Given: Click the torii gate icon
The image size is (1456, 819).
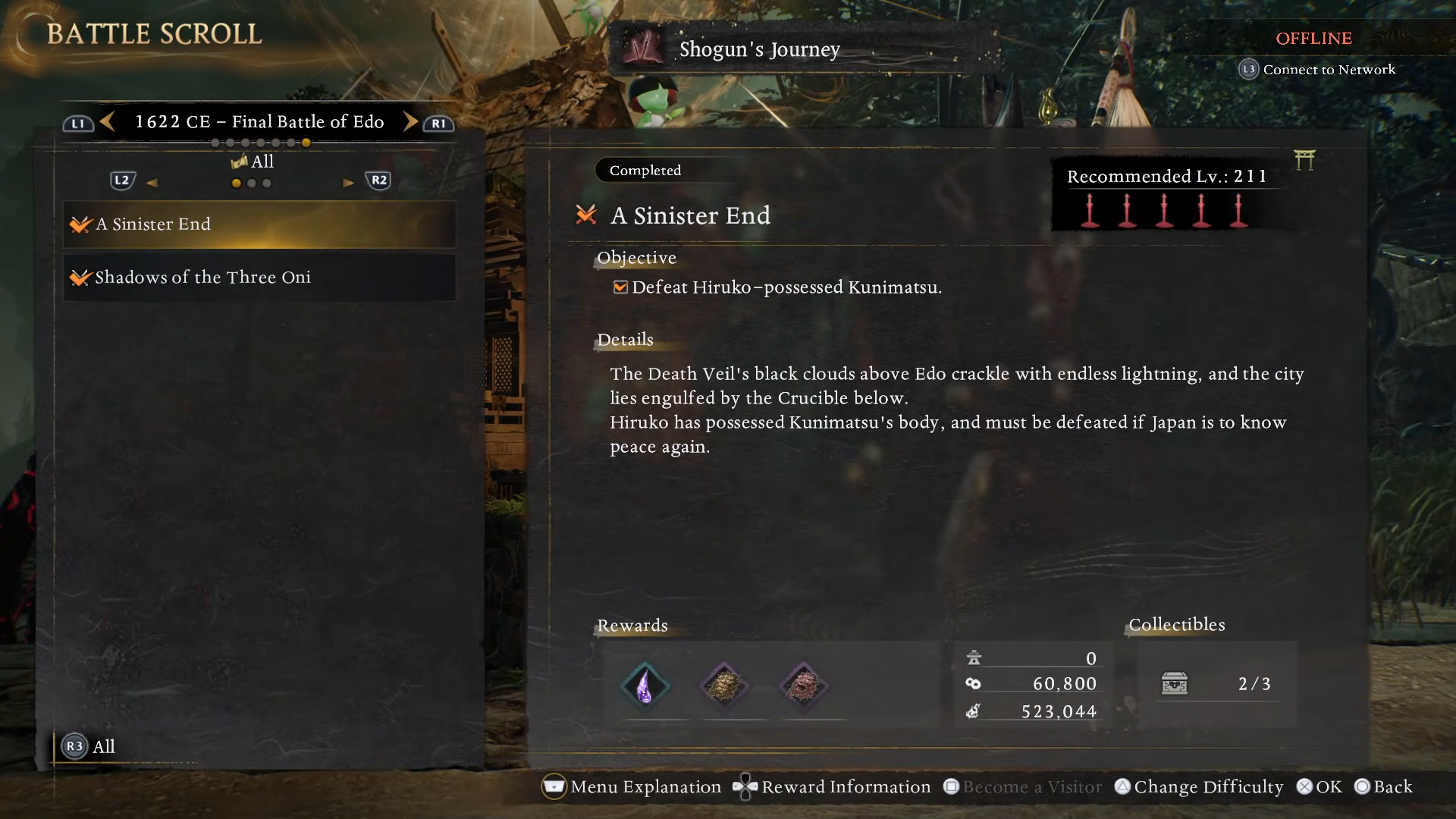Looking at the screenshot, I should [x=1304, y=160].
